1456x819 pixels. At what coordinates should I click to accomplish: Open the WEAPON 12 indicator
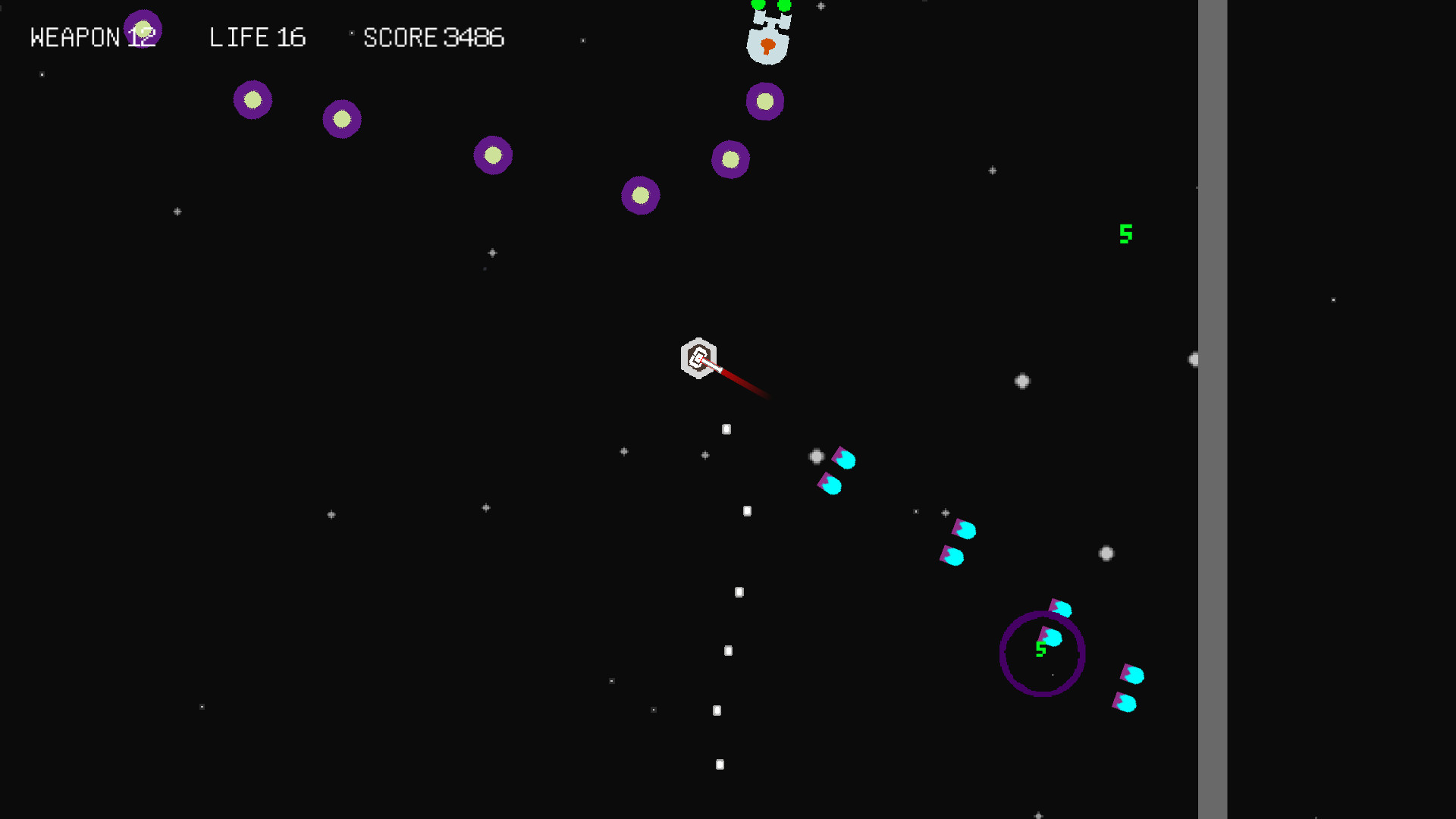point(95,36)
